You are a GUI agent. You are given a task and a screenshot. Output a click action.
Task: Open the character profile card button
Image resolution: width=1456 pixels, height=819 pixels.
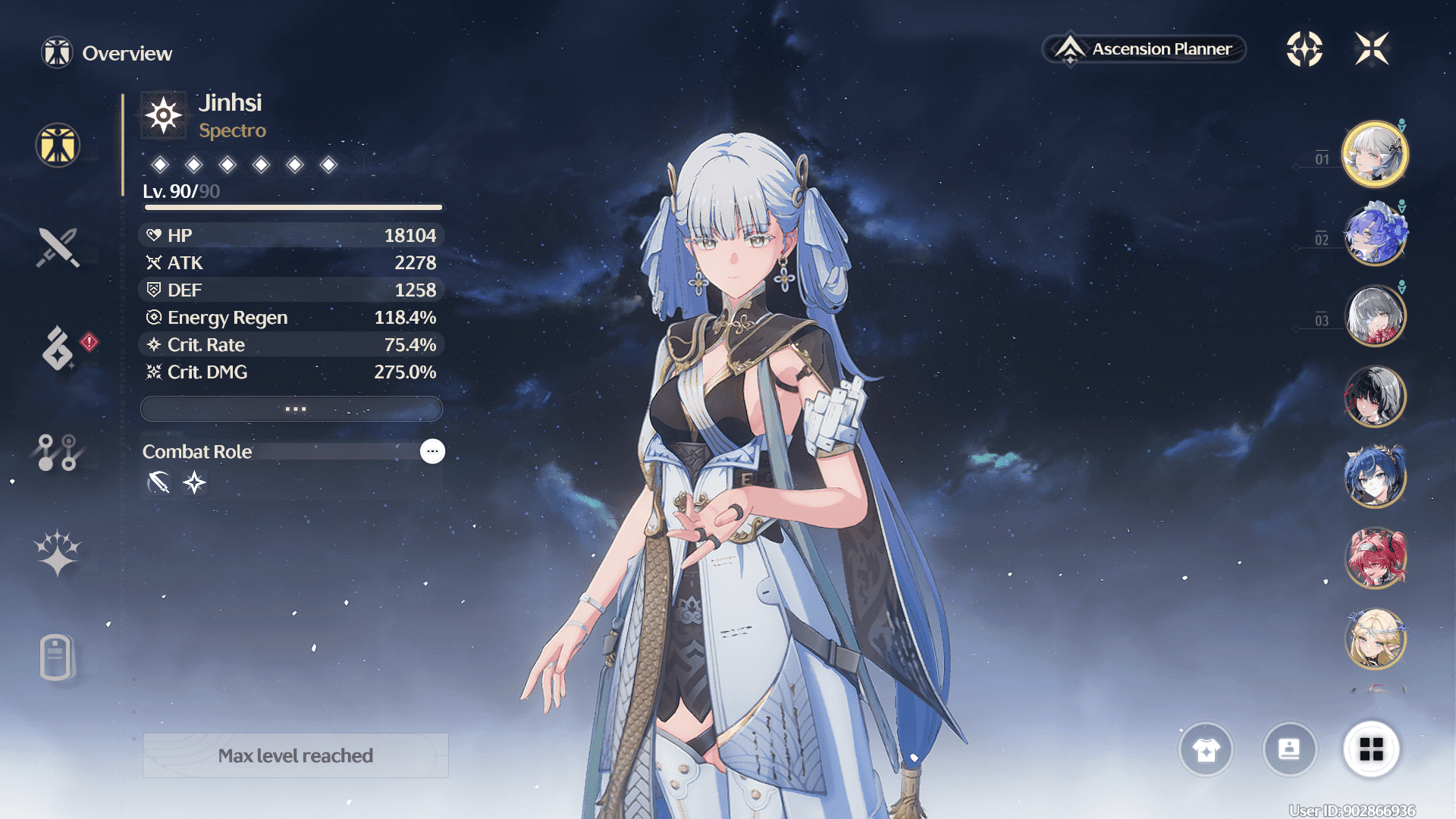1289,750
